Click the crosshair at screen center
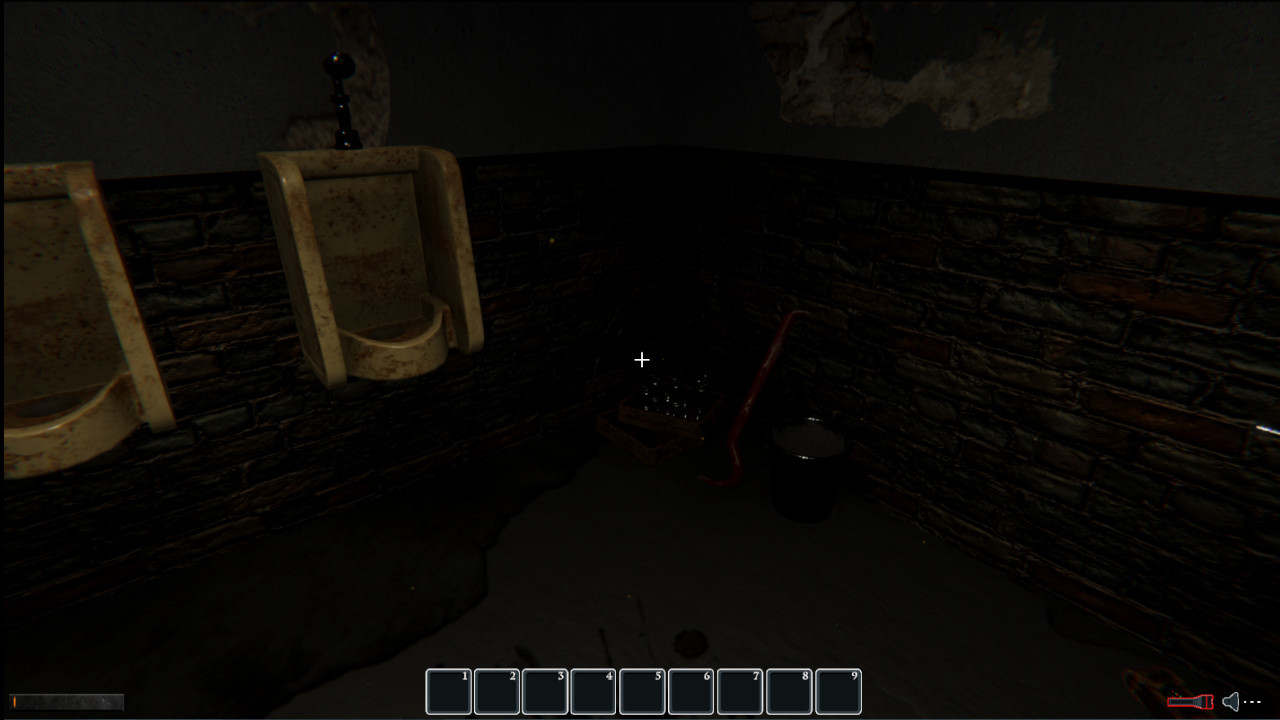The height and width of the screenshot is (720, 1280). pos(641,359)
